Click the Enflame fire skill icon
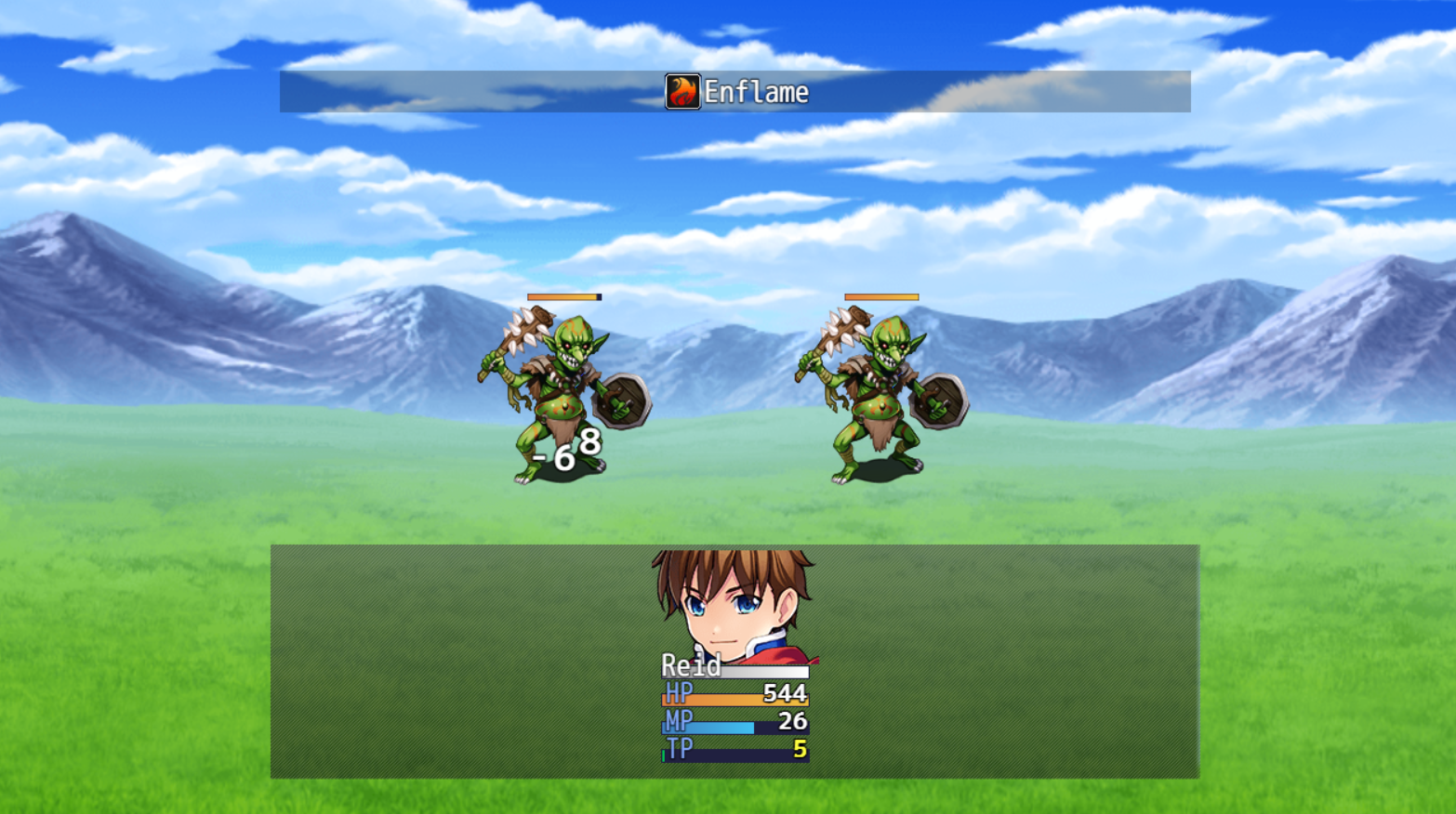The image size is (1456, 814). coord(682,92)
